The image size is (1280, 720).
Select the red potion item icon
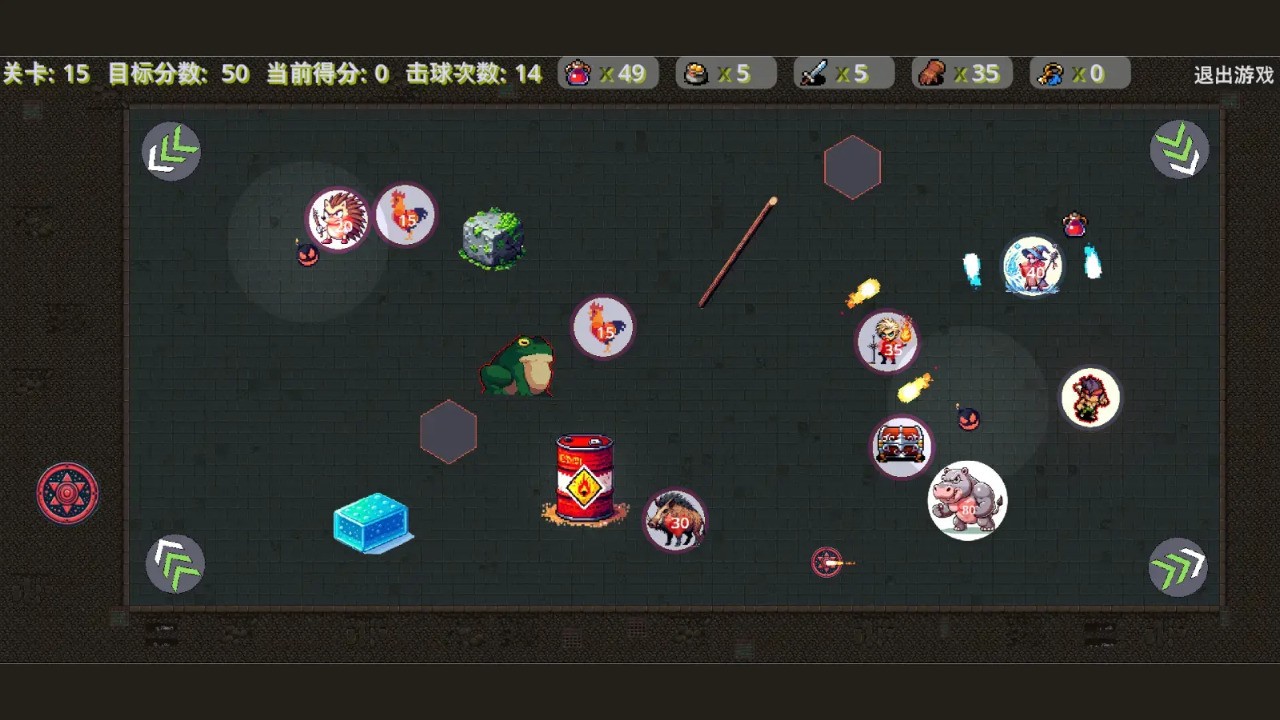581,72
